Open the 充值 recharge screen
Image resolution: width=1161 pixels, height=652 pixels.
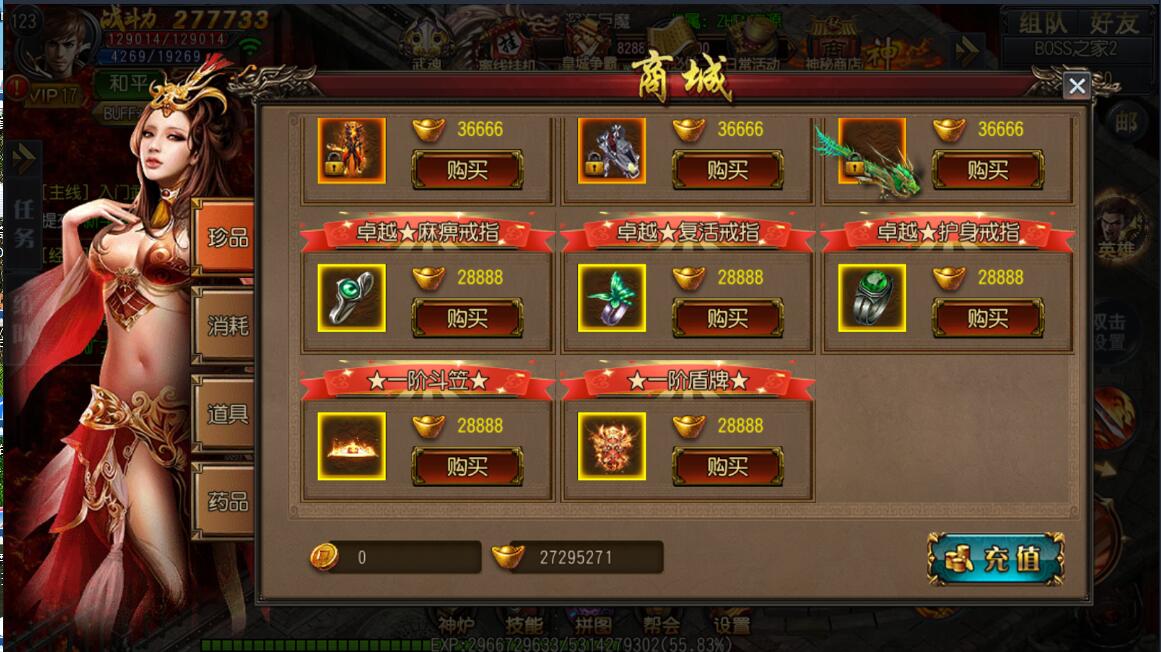coord(996,558)
